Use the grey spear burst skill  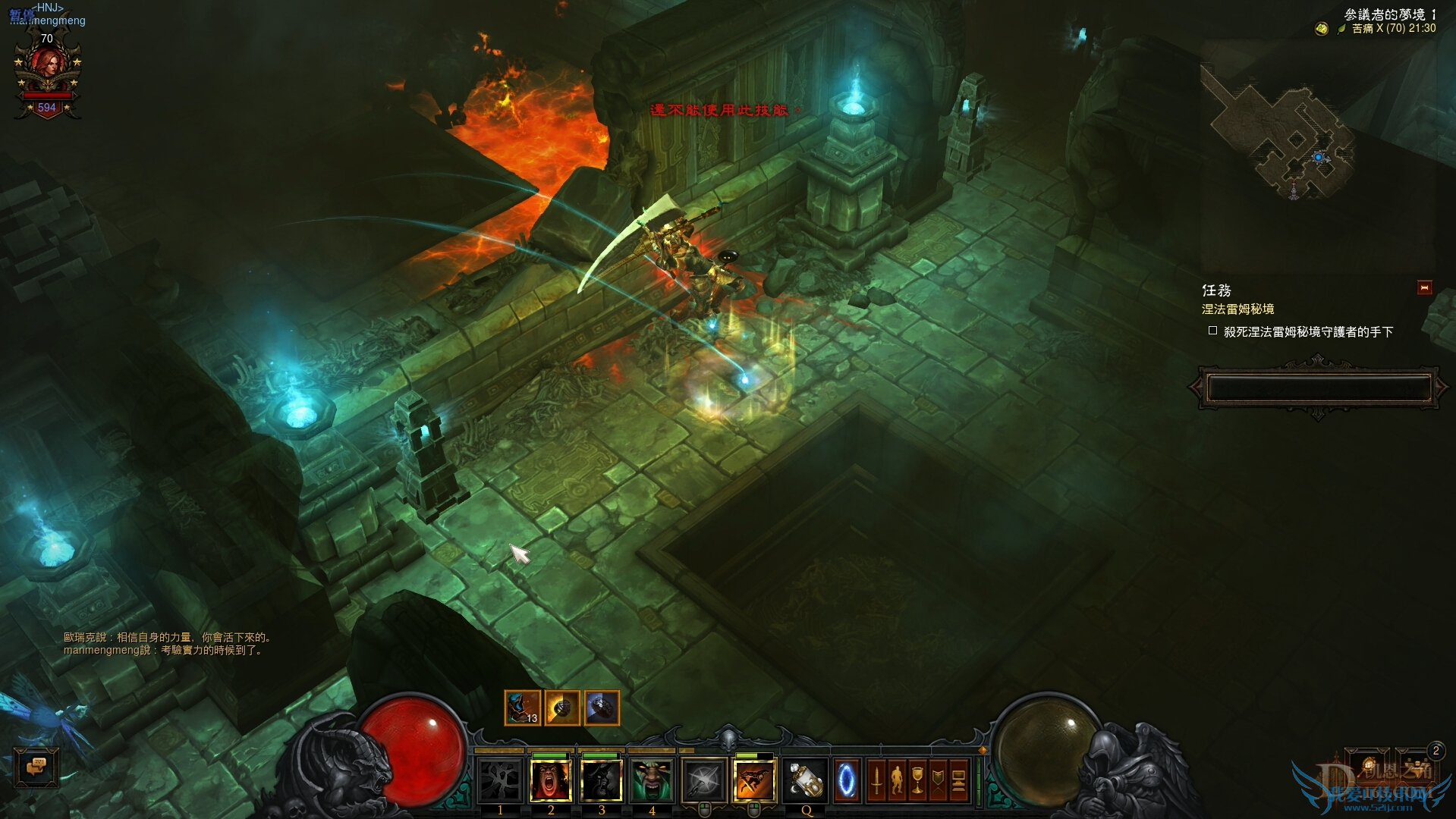point(703,780)
